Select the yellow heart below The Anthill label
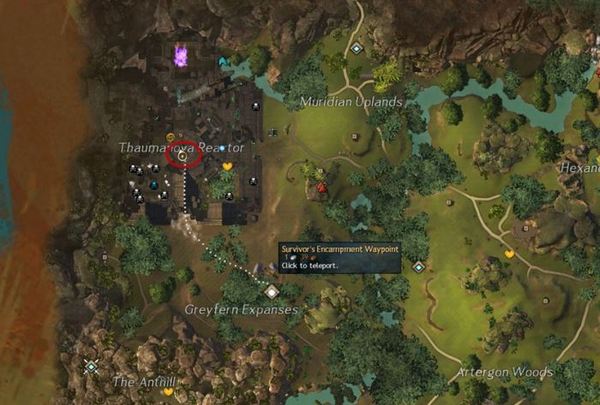Image resolution: width=600 pixels, height=405 pixels. [168, 392]
